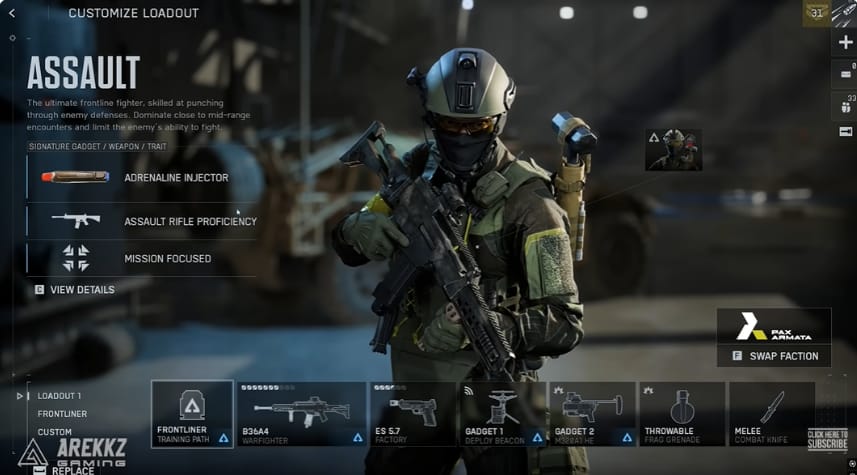This screenshot has height=475, width=857.
Task: Choose the Assault Rifle Proficiency row
Action: (x=141, y=221)
